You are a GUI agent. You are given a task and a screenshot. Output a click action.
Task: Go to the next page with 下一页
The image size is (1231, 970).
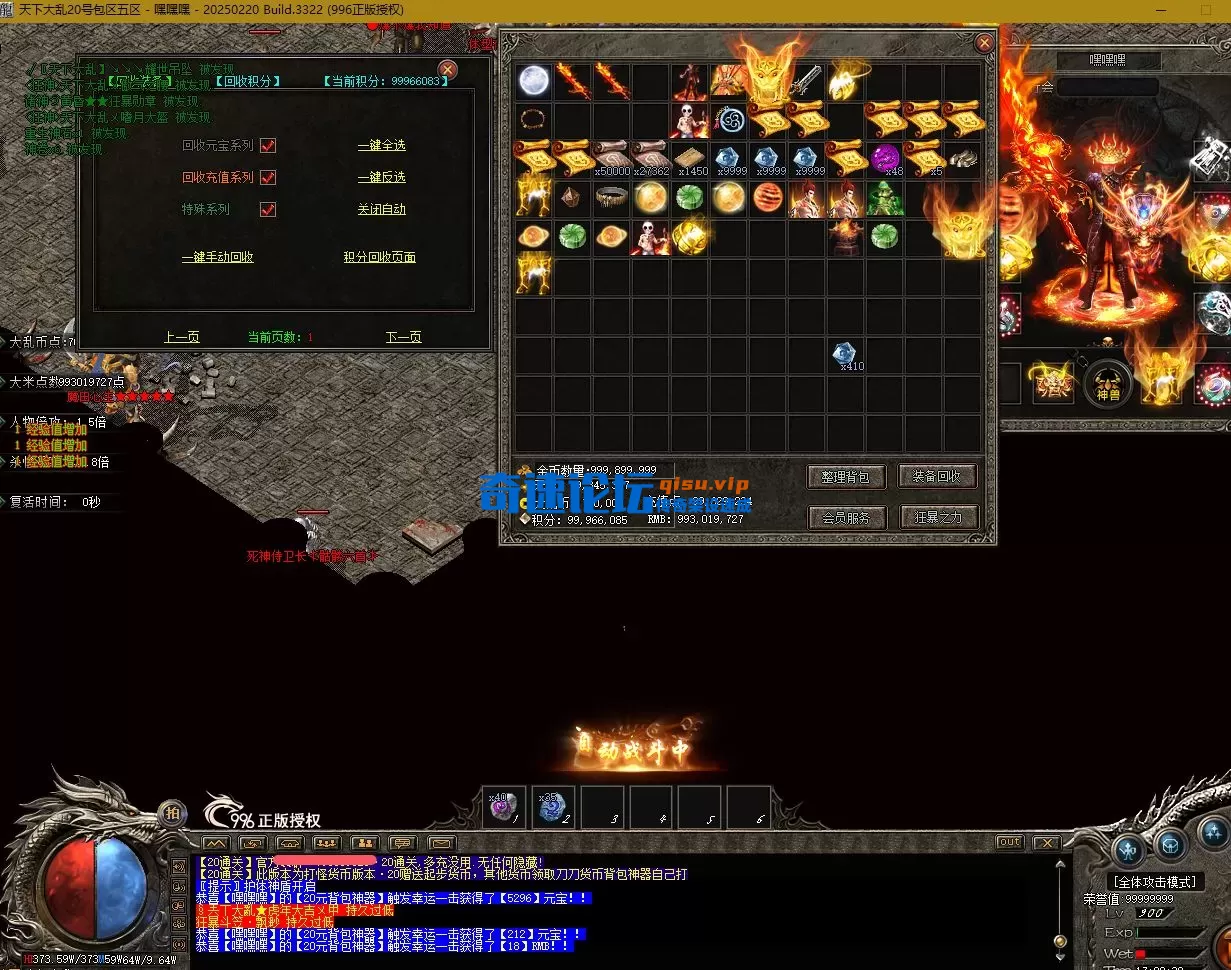point(404,338)
